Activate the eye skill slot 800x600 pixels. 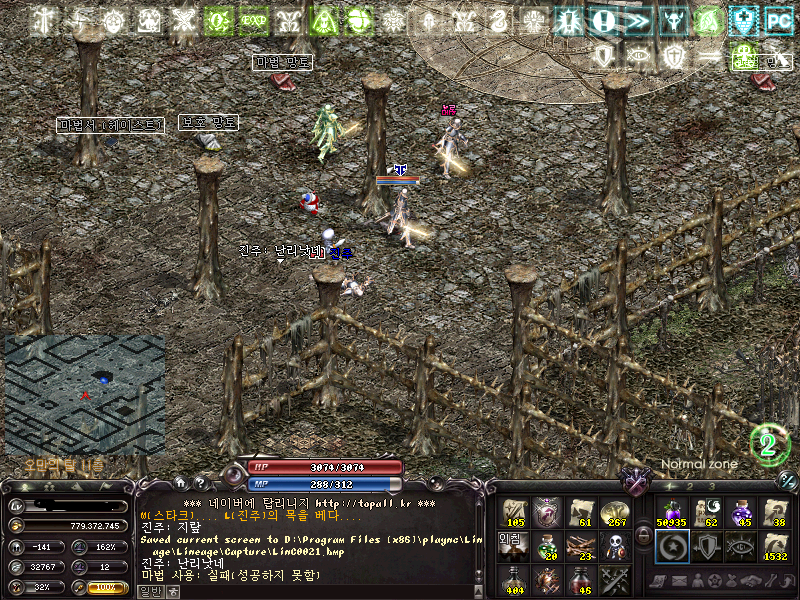pyautogui.click(x=740, y=546)
